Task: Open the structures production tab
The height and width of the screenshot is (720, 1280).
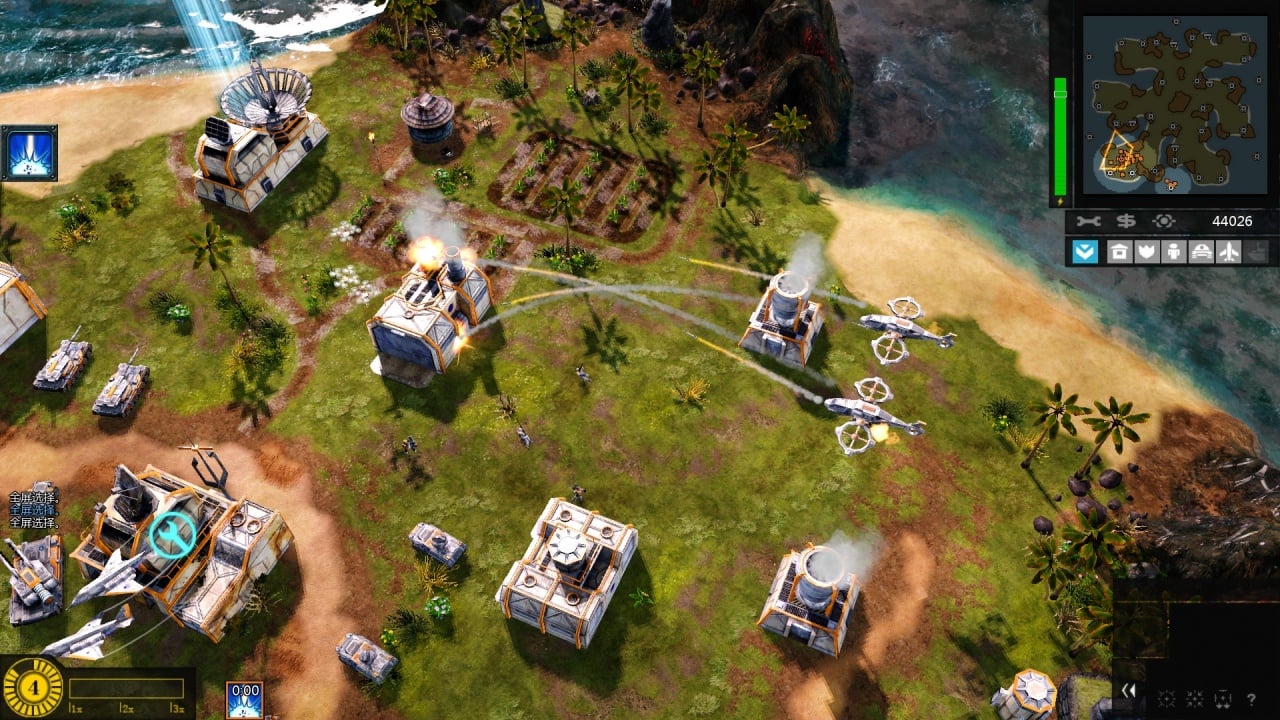Action: pos(1119,251)
